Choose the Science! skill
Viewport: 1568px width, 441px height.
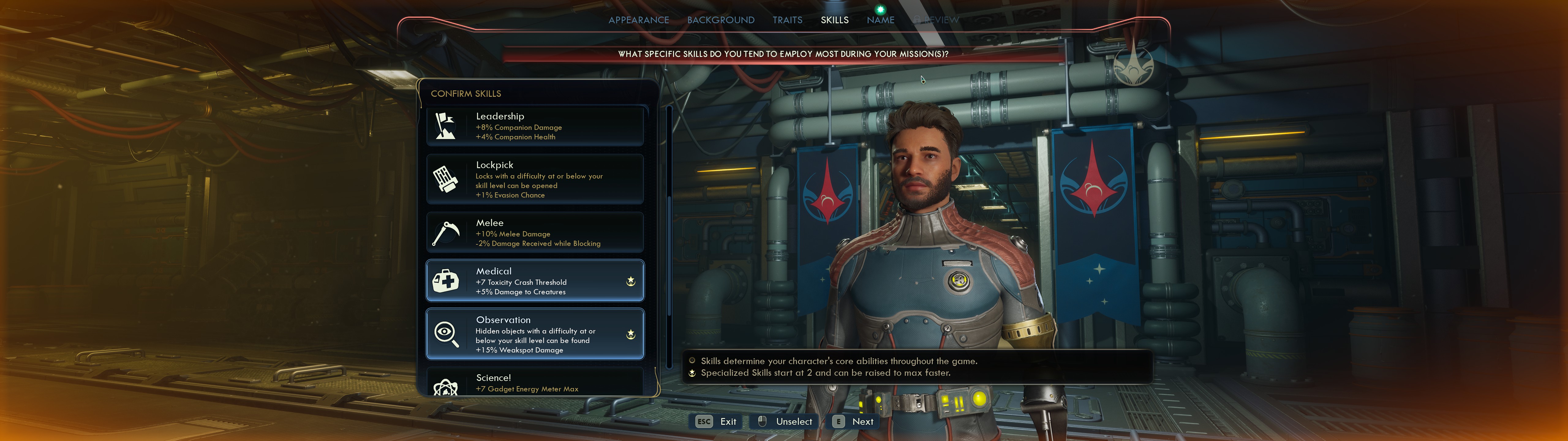534,383
